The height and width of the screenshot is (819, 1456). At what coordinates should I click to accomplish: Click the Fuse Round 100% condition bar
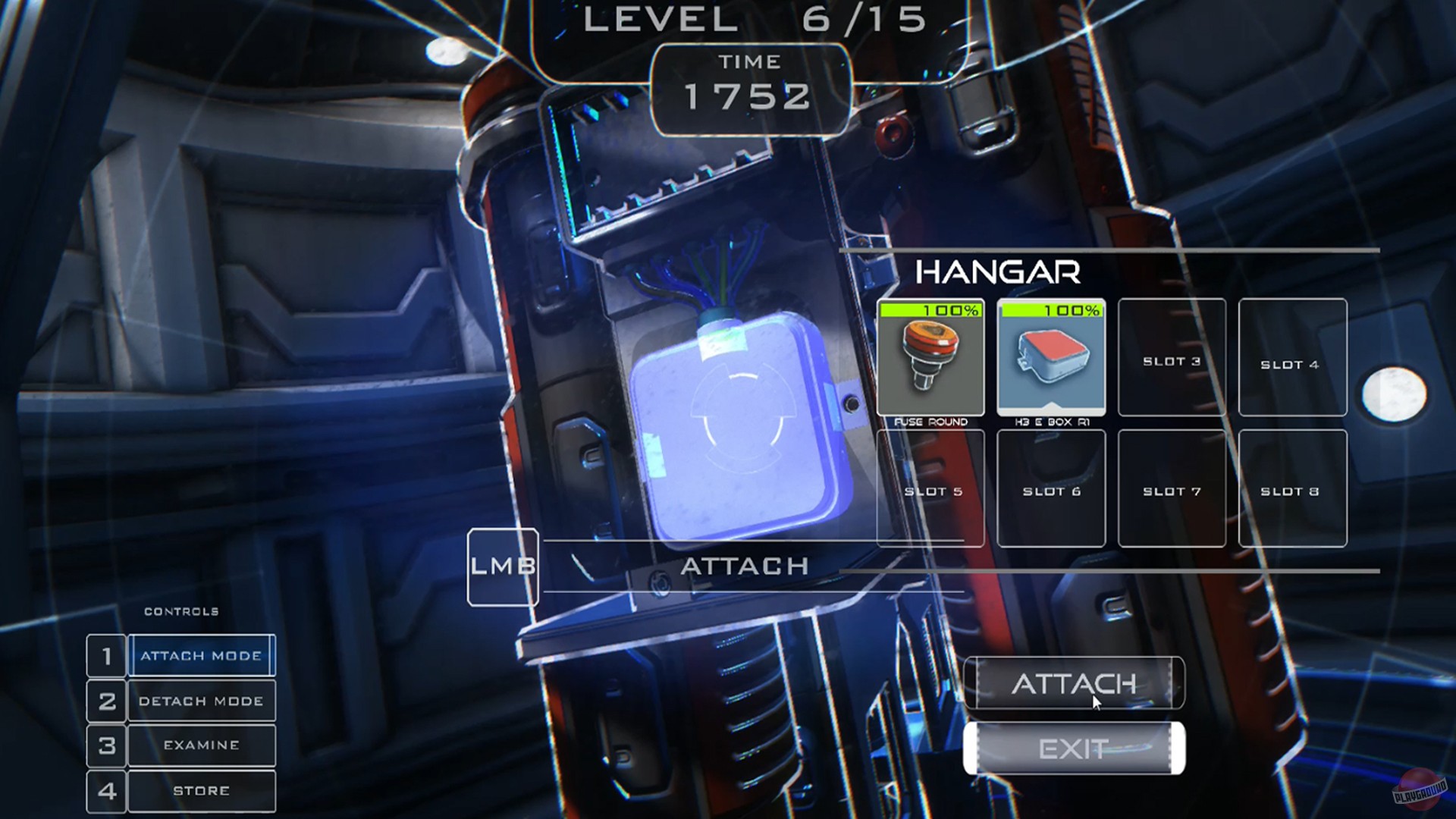point(930,309)
